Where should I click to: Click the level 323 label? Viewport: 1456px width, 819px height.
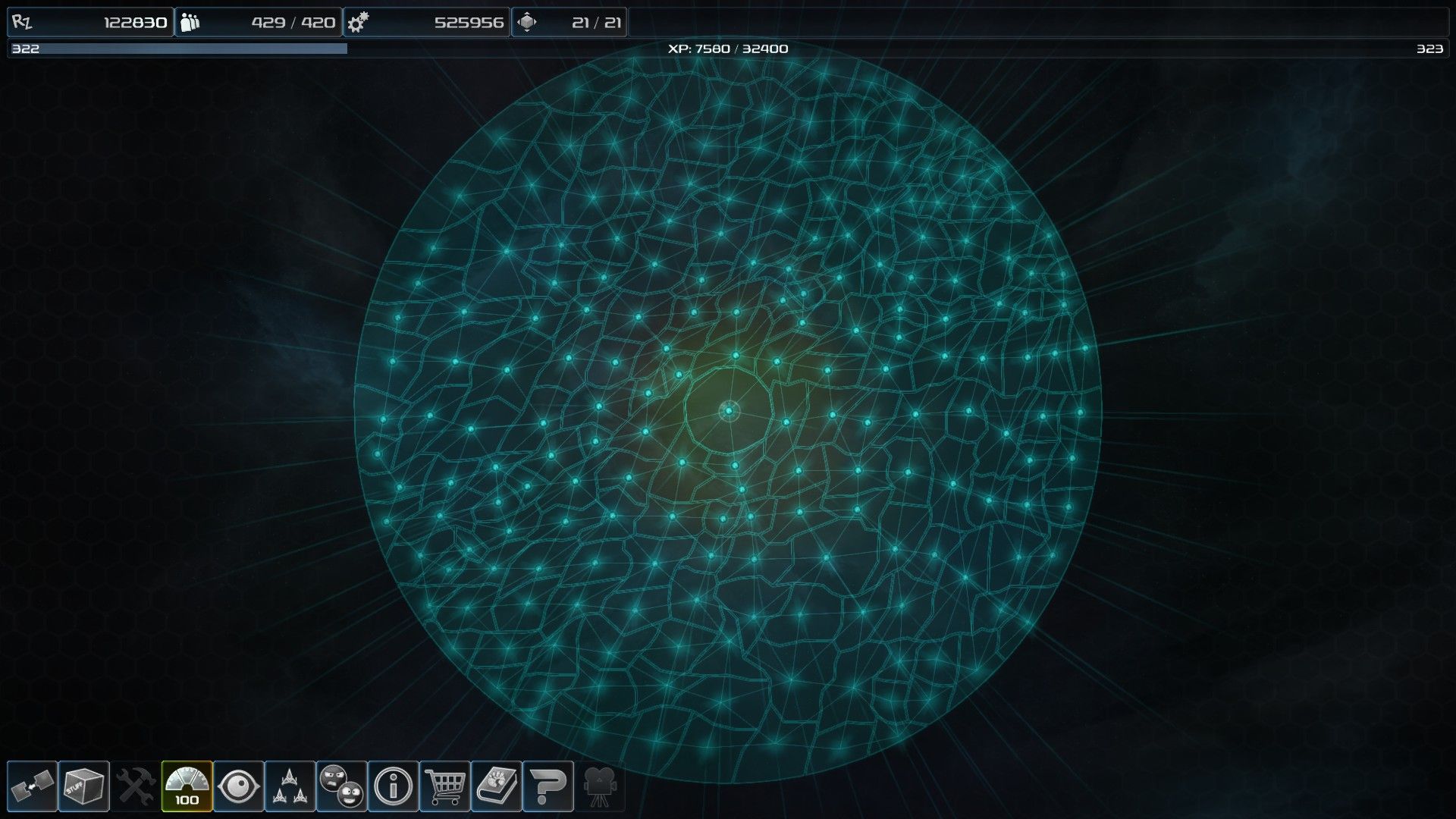coord(1429,49)
